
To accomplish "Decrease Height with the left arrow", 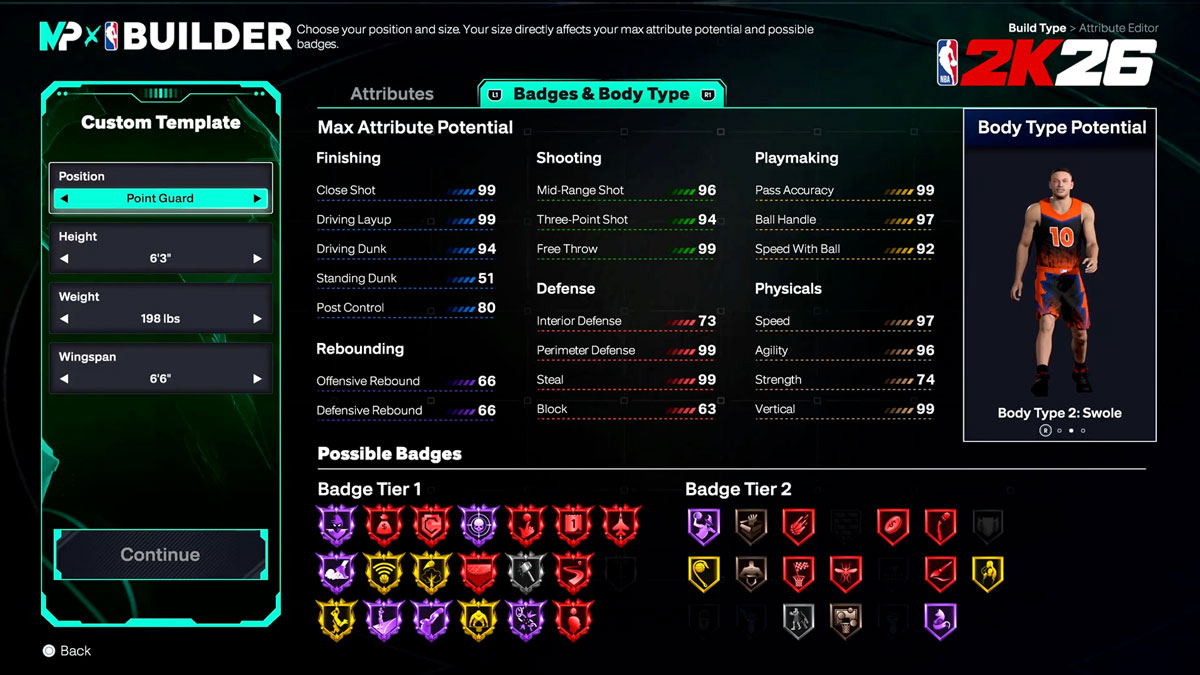I will tap(65, 259).
